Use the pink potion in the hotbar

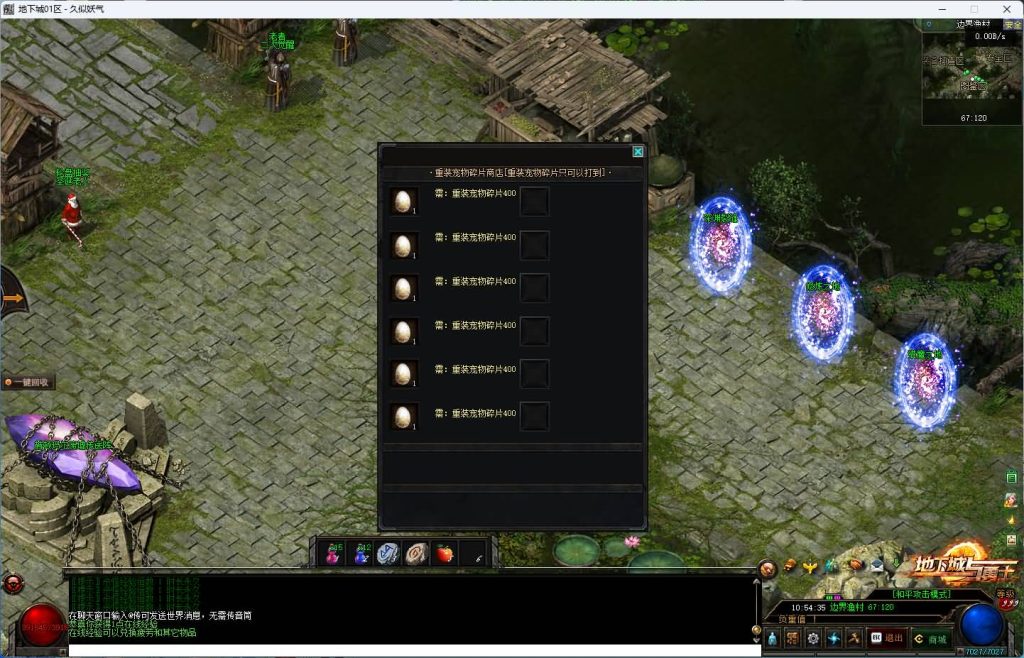[333, 554]
